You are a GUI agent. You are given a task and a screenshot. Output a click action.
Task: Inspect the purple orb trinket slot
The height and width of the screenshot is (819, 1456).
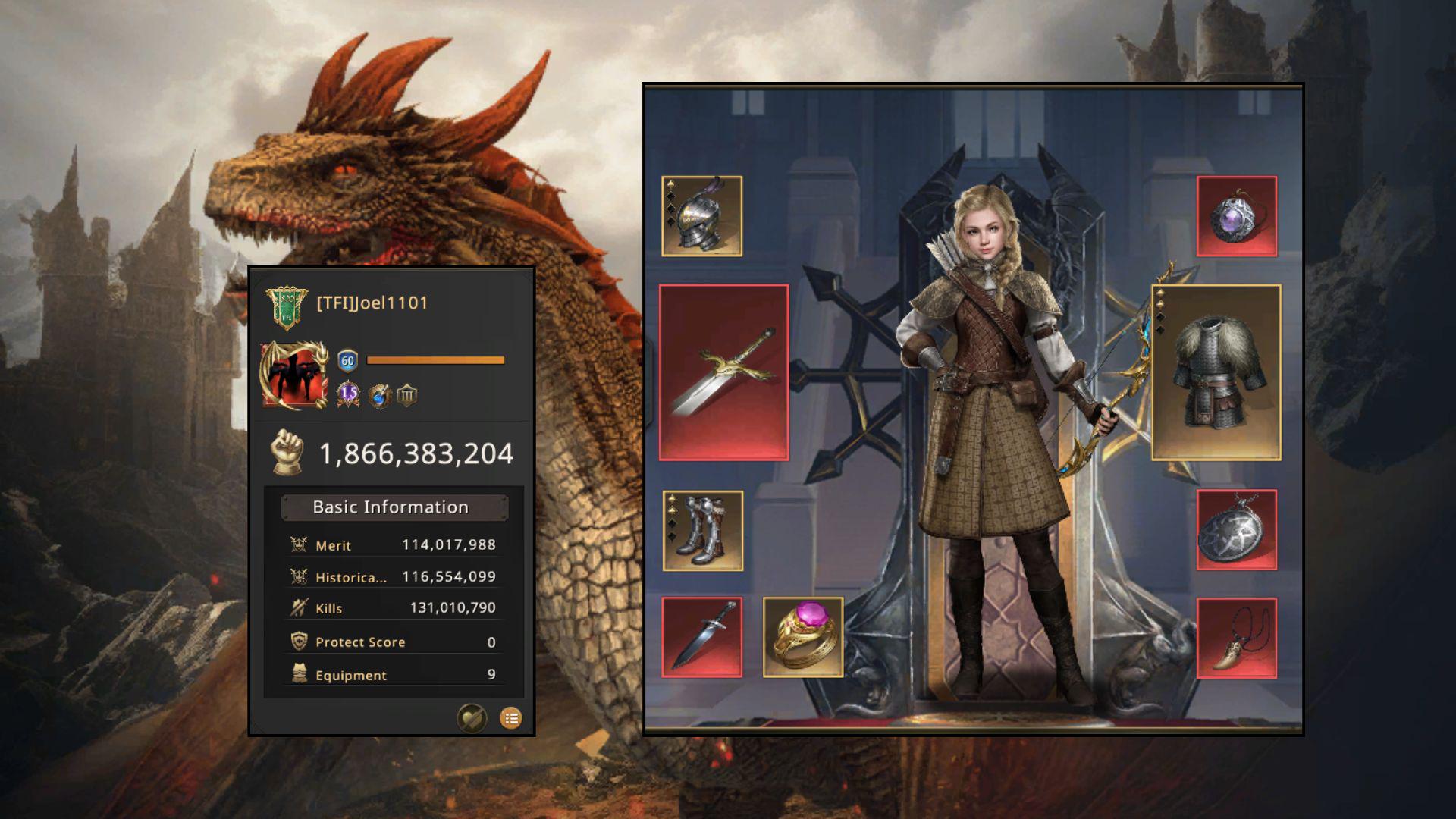pyautogui.click(x=1236, y=216)
